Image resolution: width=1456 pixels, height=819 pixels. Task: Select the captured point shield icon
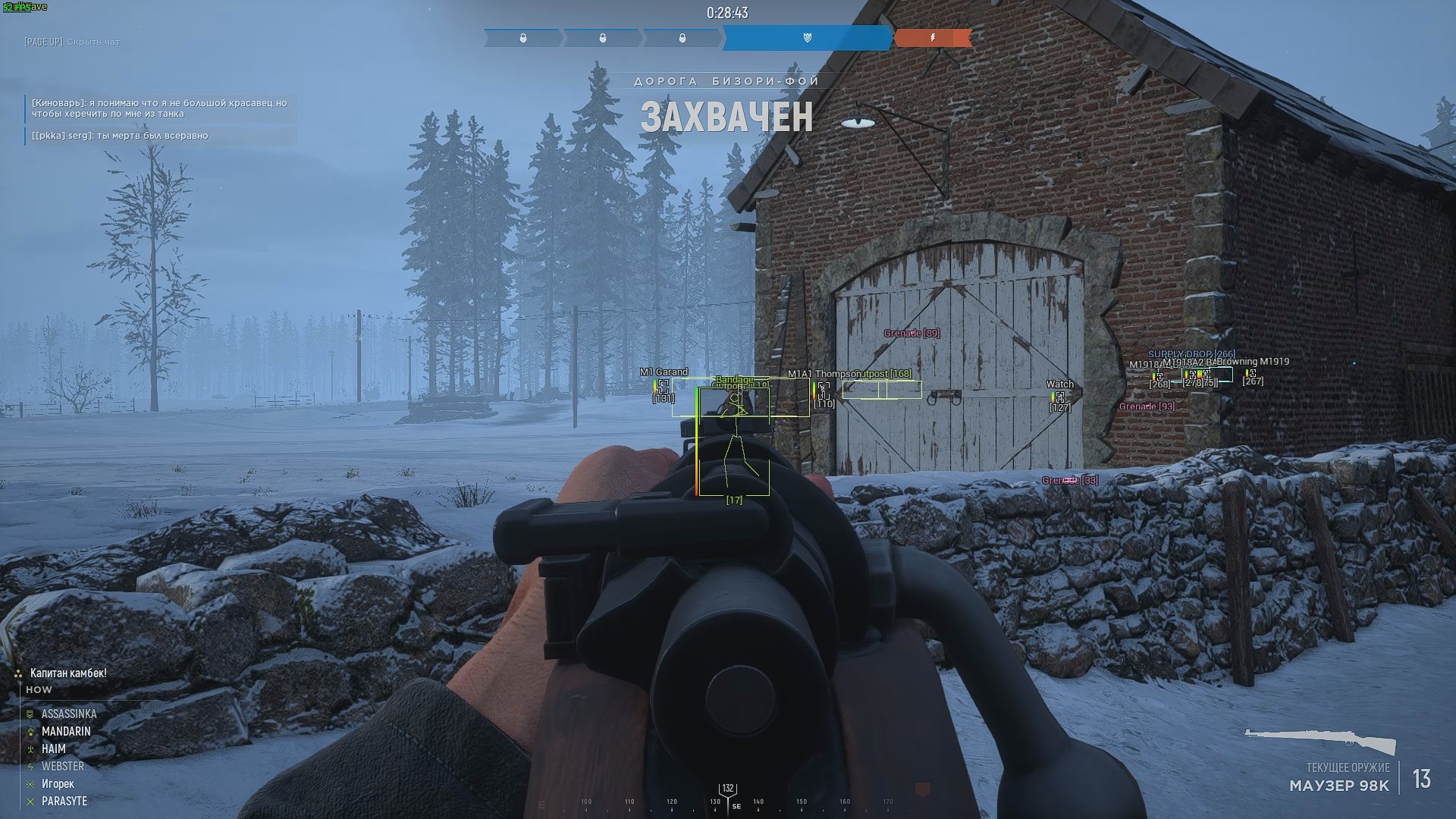[807, 37]
